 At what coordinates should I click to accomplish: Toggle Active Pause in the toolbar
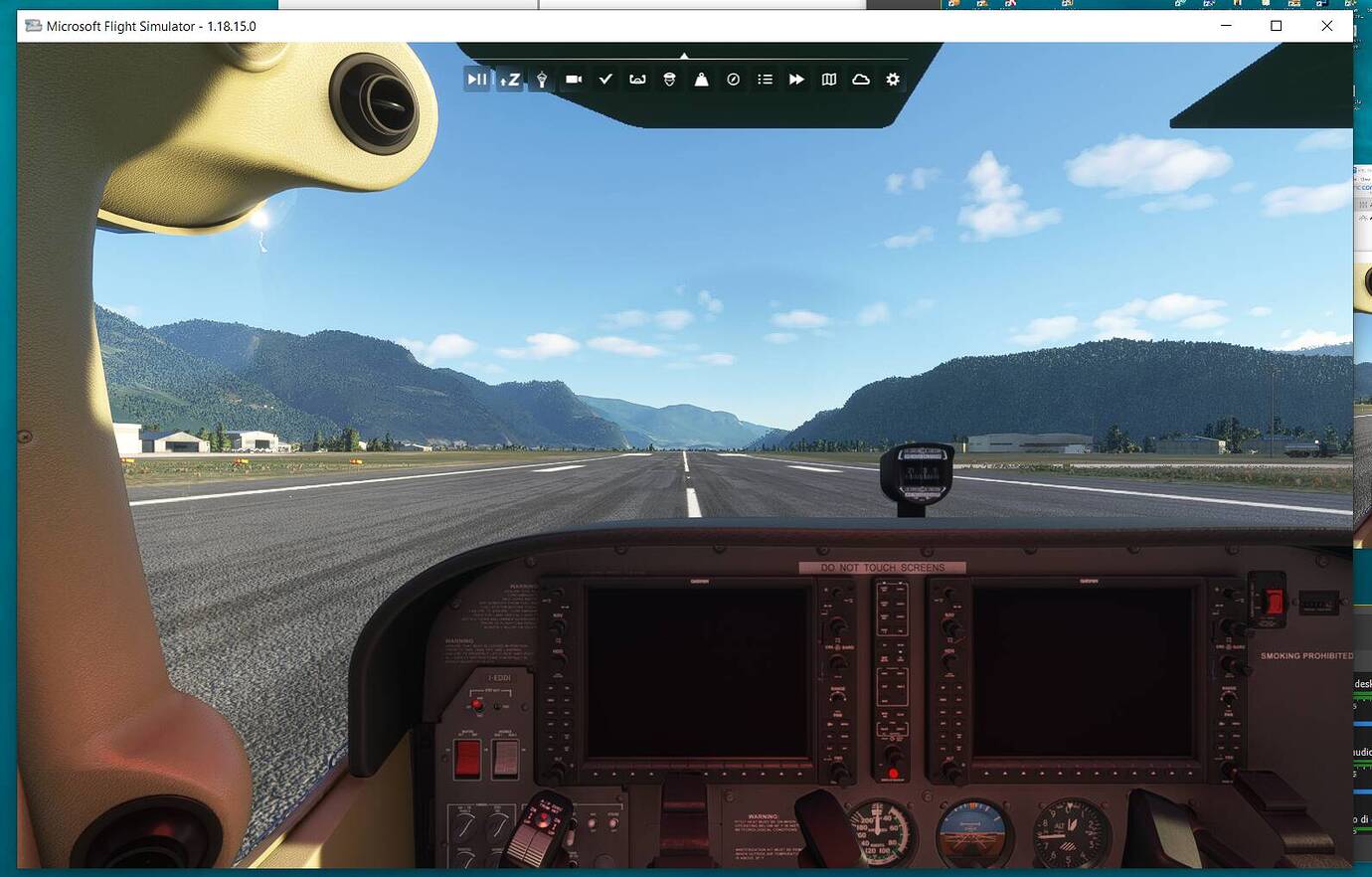coord(477,80)
